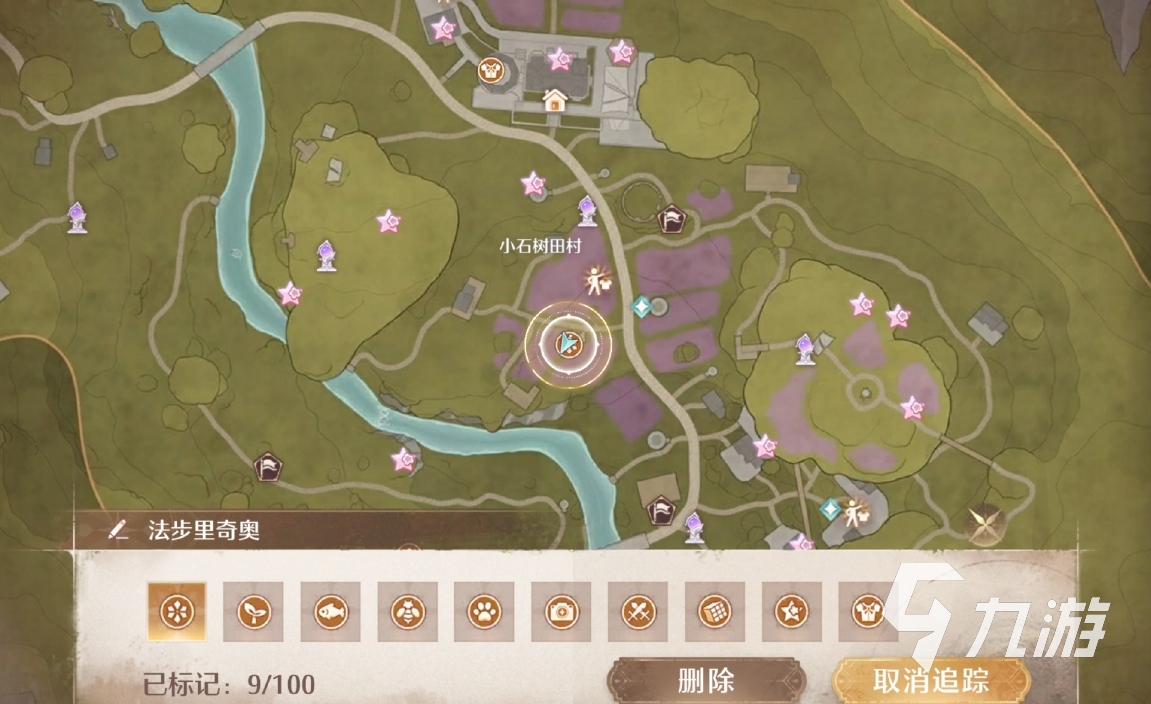
Task: Select the camera marker icon
Action: (x=561, y=611)
